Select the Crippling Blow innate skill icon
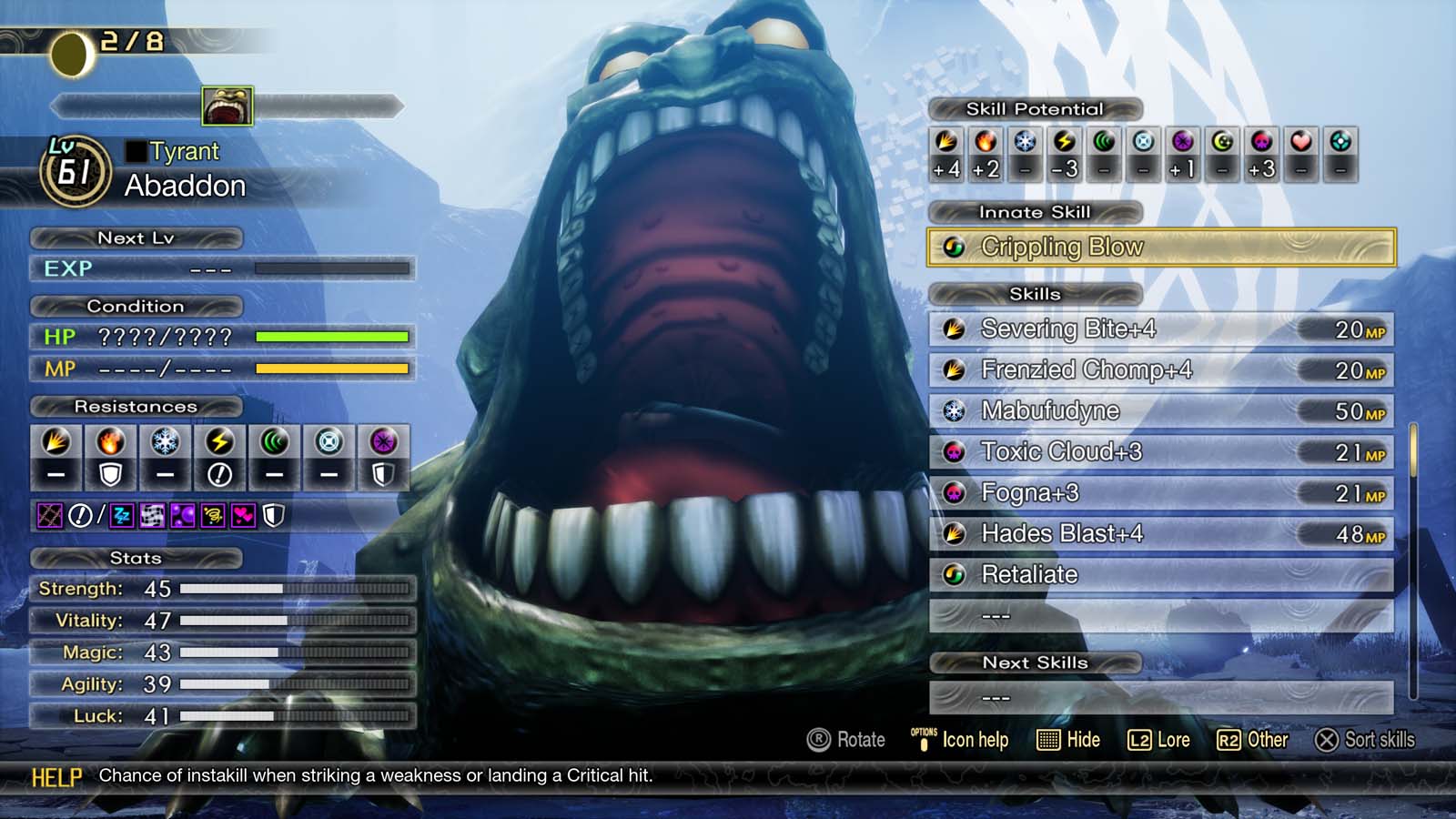 955,246
